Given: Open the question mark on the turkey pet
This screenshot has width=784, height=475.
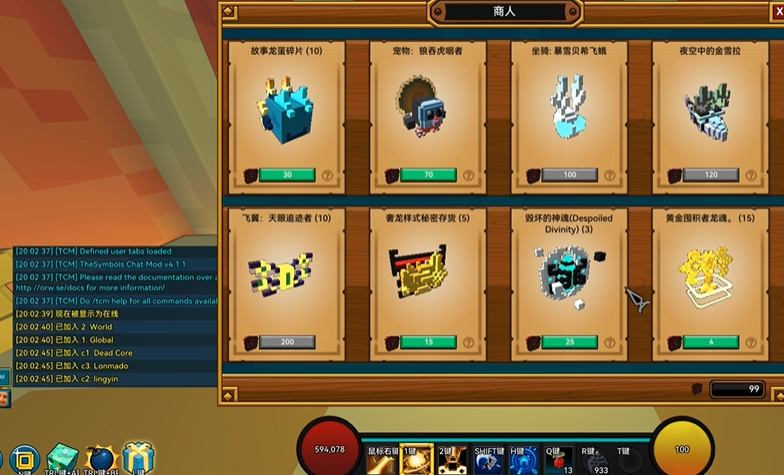Looking at the screenshot, I should click(x=469, y=175).
